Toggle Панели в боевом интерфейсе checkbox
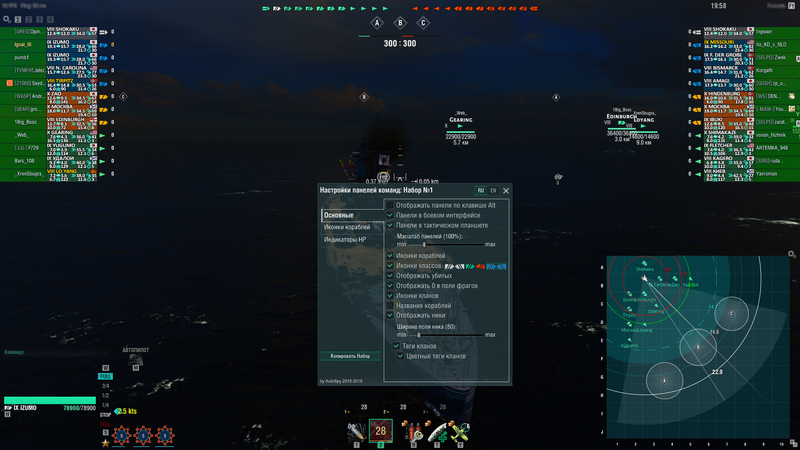The width and height of the screenshot is (800, 450). 391,215
